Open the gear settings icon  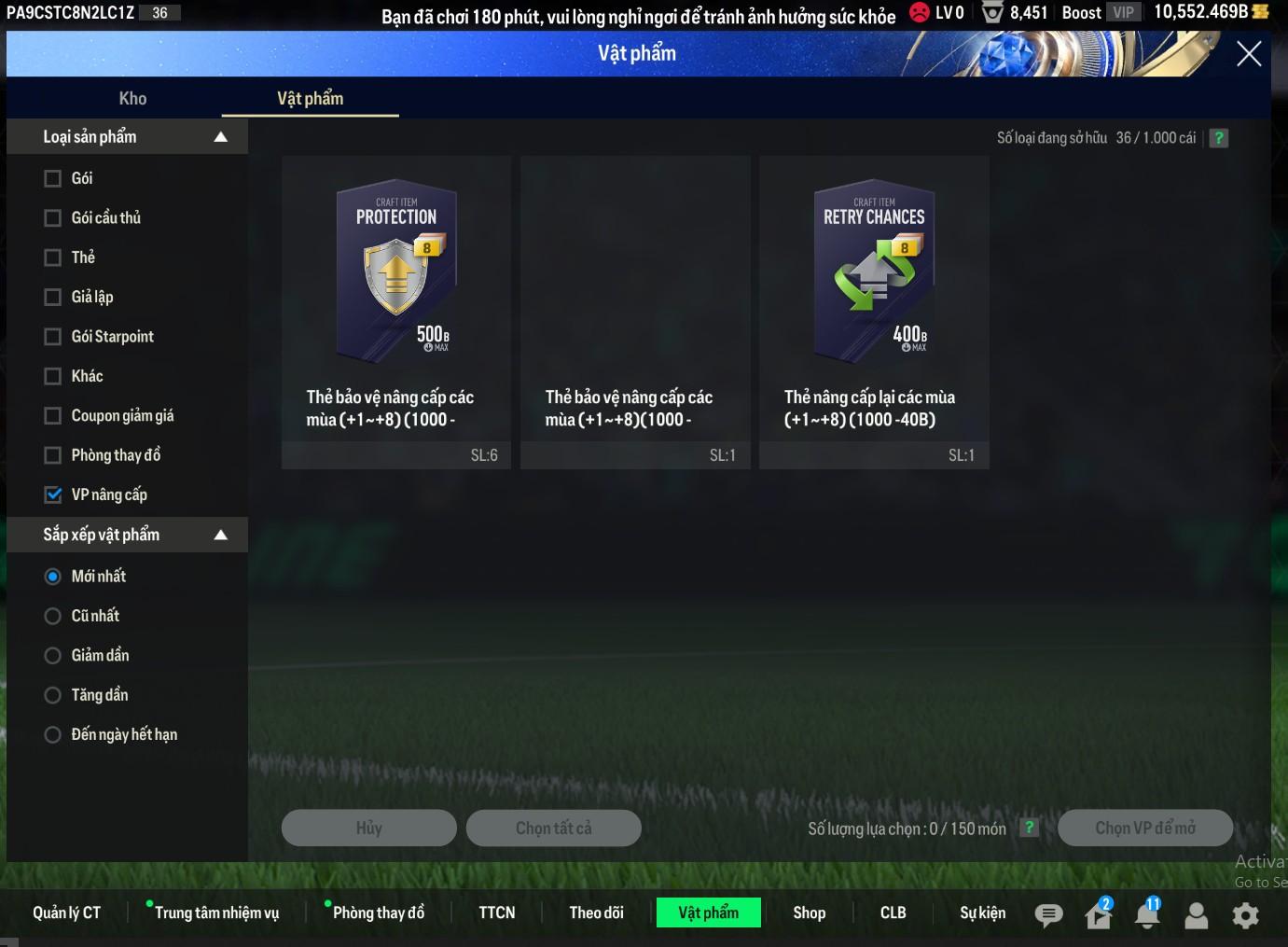point(1245,915)
